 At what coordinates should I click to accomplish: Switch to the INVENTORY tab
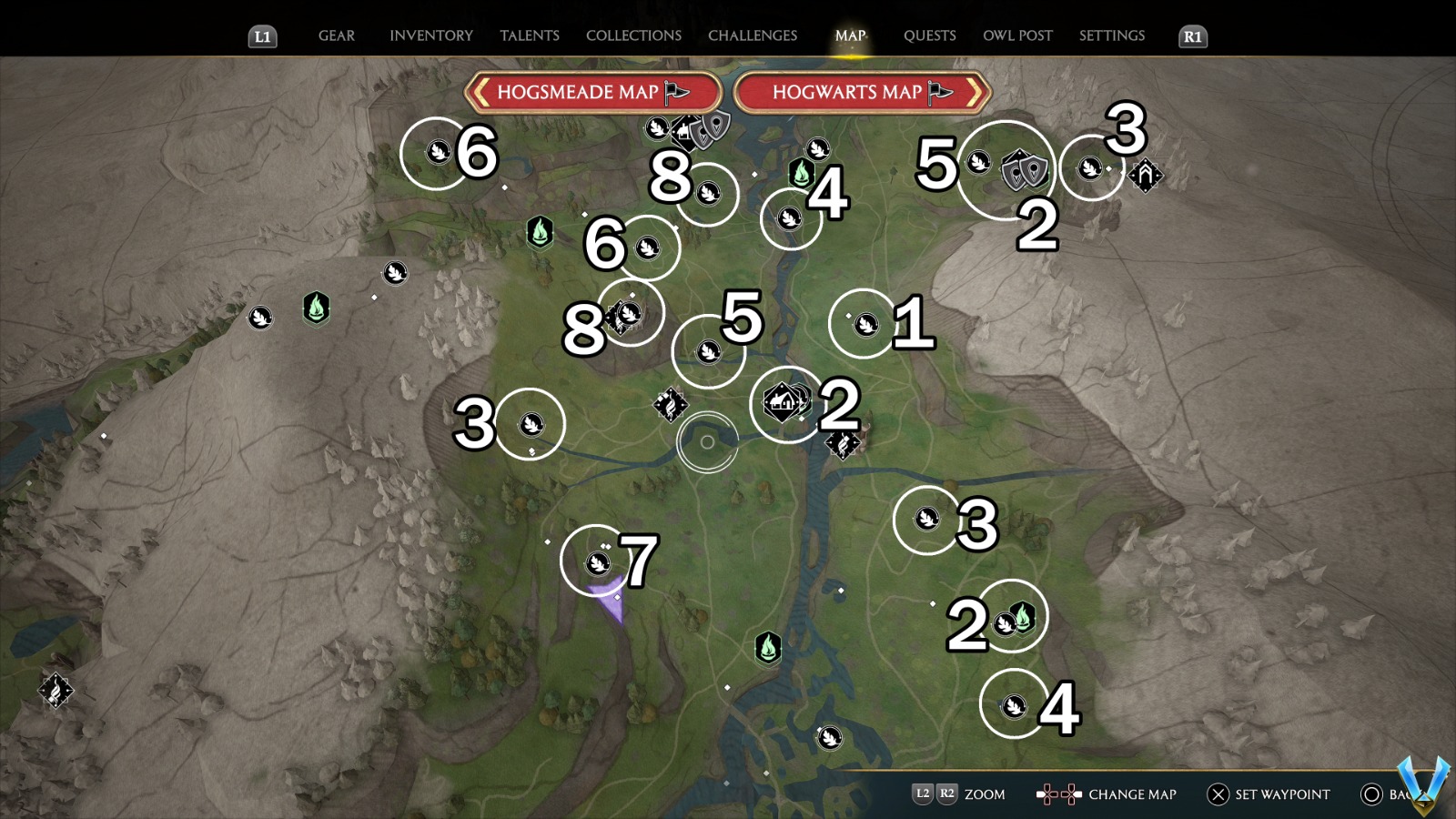(x=431, y=35)
